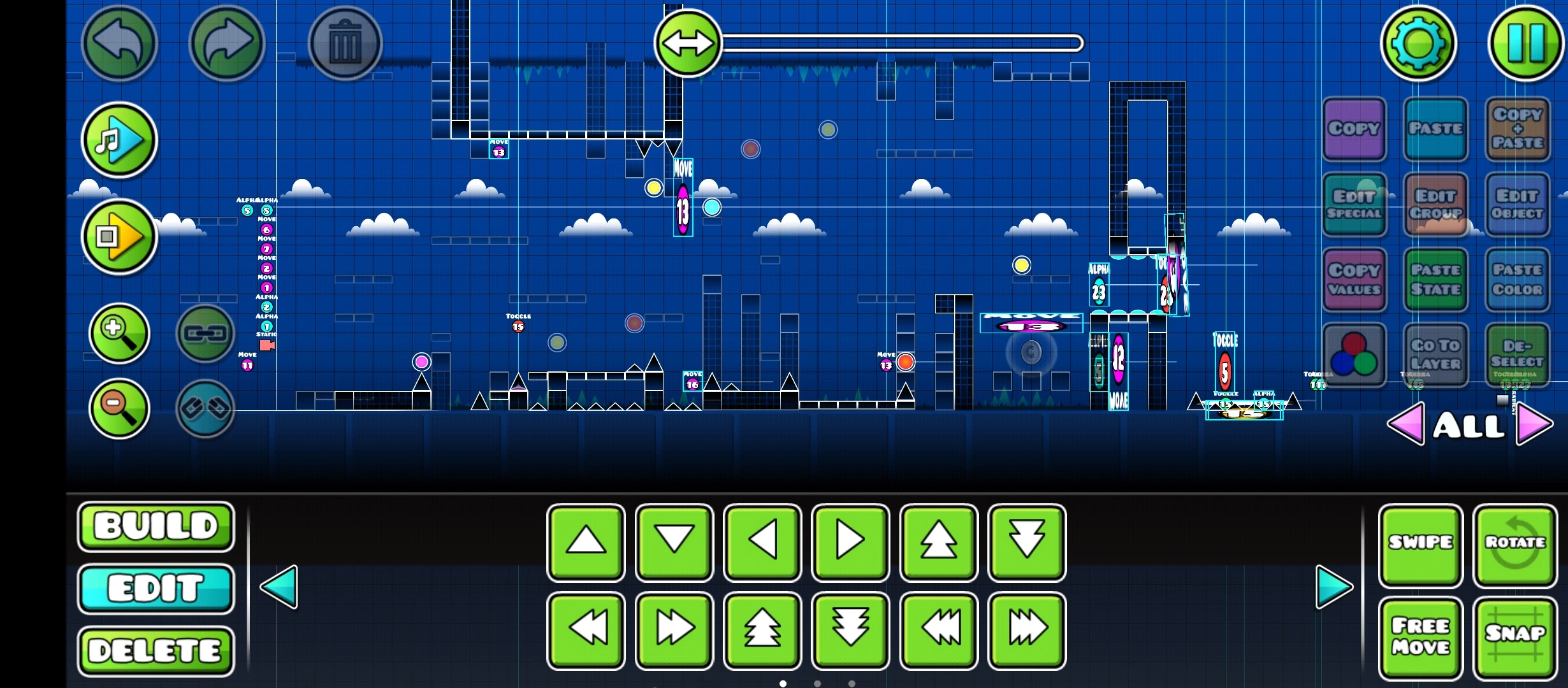Viewport: 1568px width, 688px height.
Task: Click the Redo arrow icon
Action: coord(228,43)
